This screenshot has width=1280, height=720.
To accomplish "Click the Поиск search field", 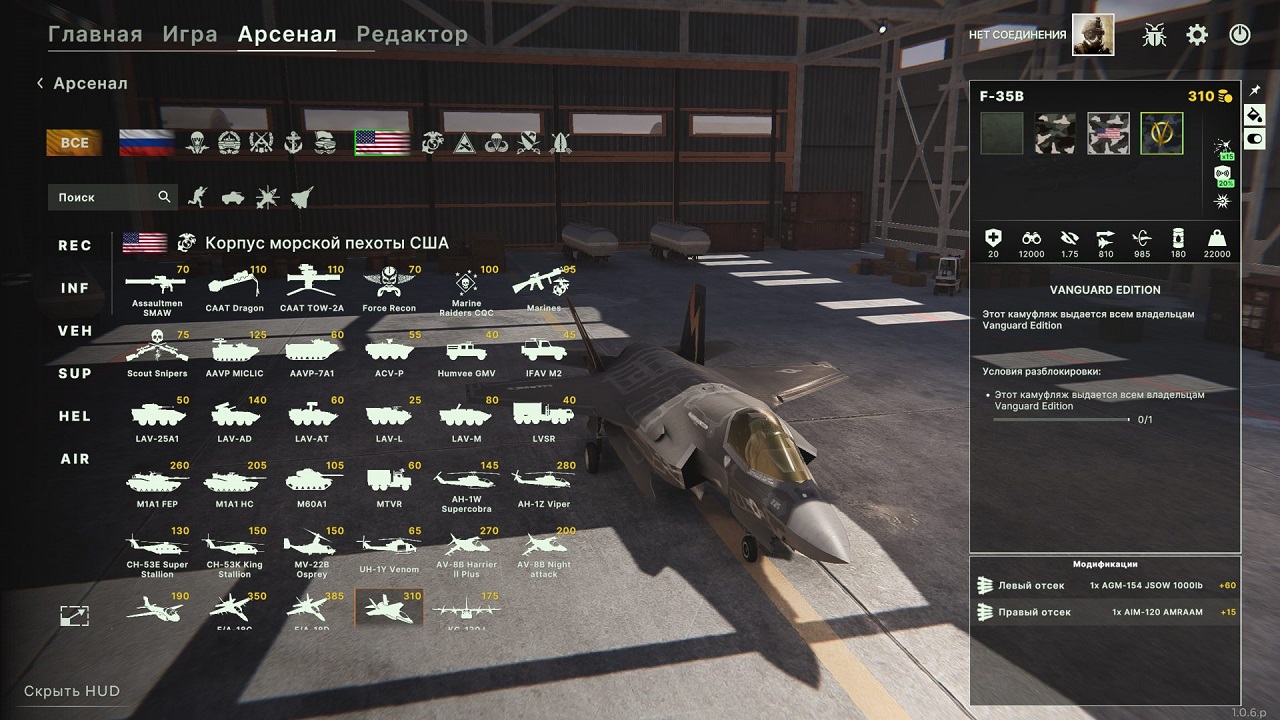I will pos(104,198).
